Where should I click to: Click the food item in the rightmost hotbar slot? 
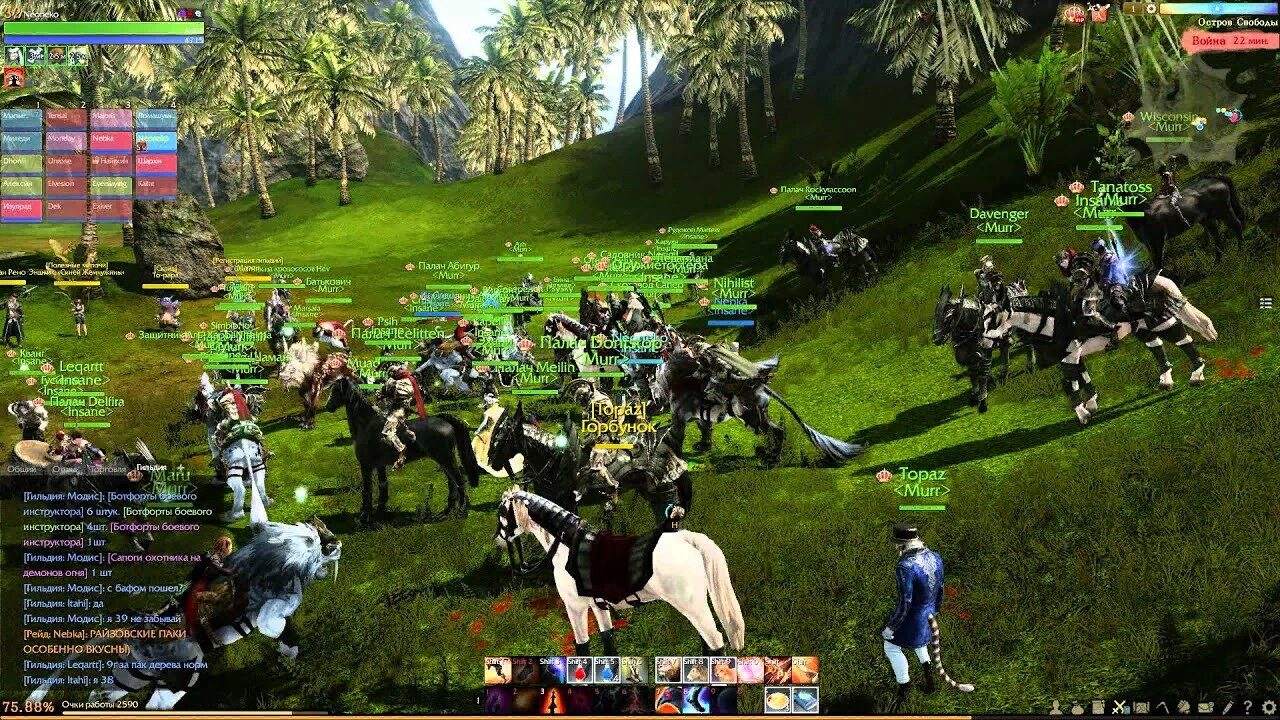pyautogui.click(x=779, y=700)
